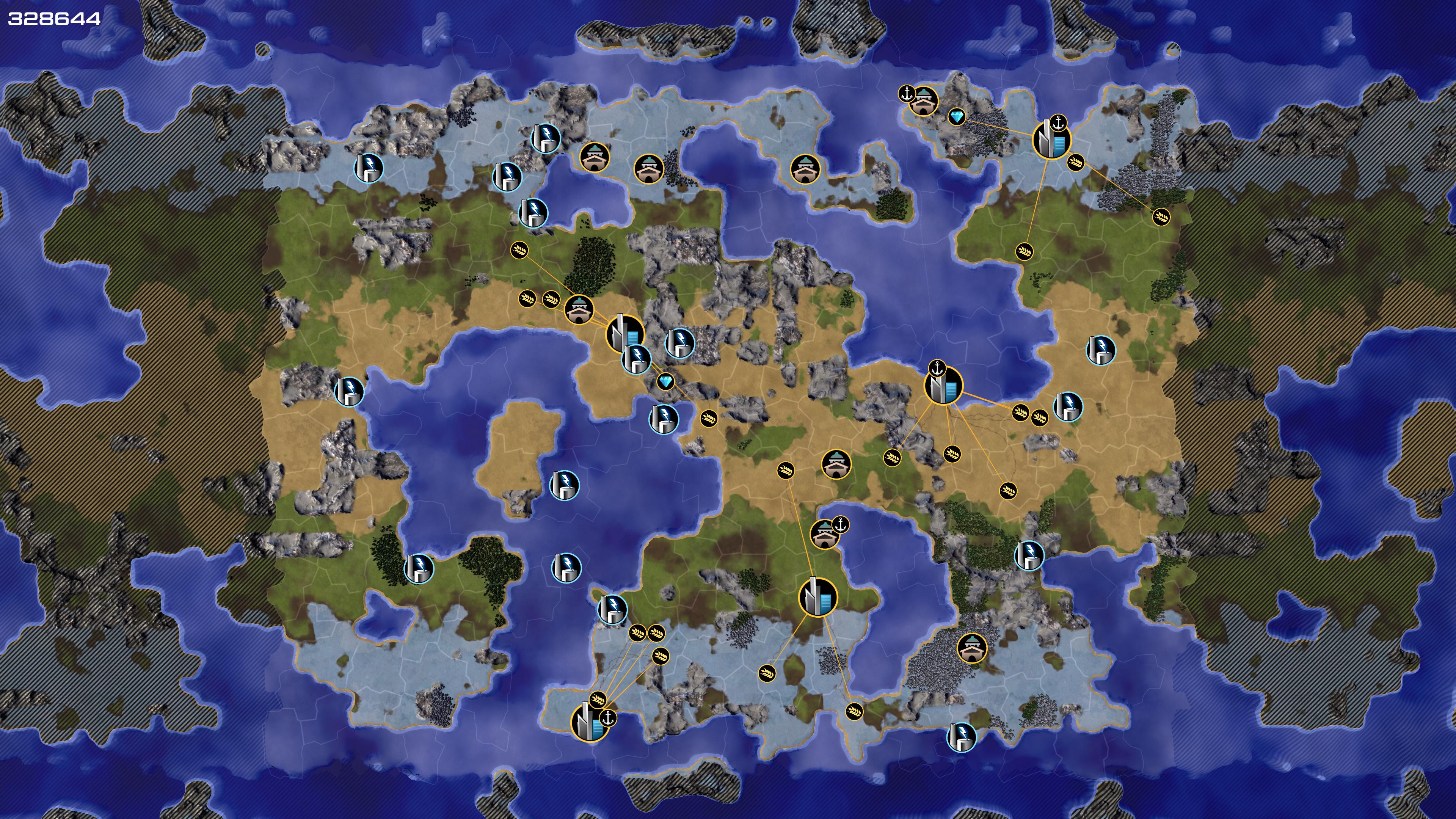Select the diamond marker between two power plants
Viewport: 1456px width, 819px height.
coord(665,382)
